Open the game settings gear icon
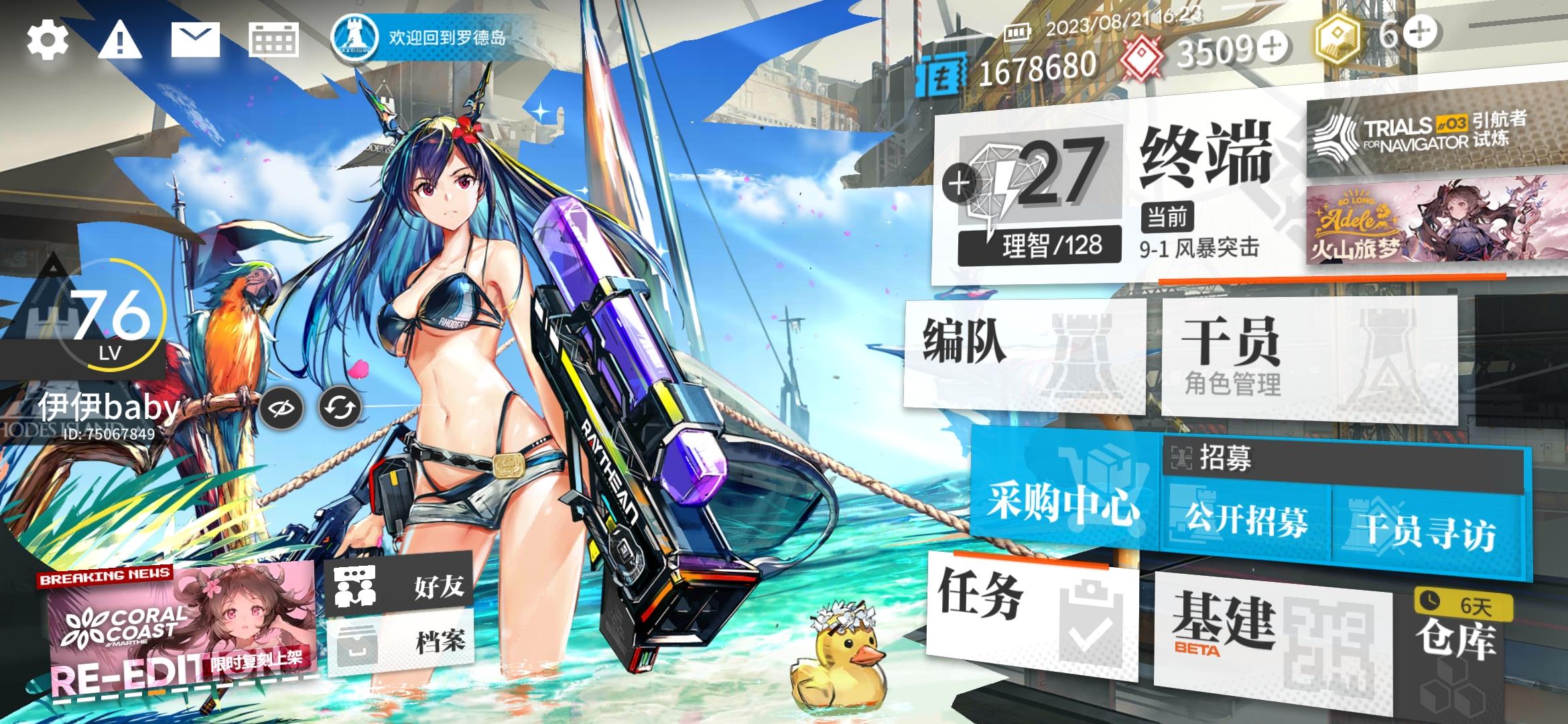This screenshot has width=1568, height=724. point(47,42)
